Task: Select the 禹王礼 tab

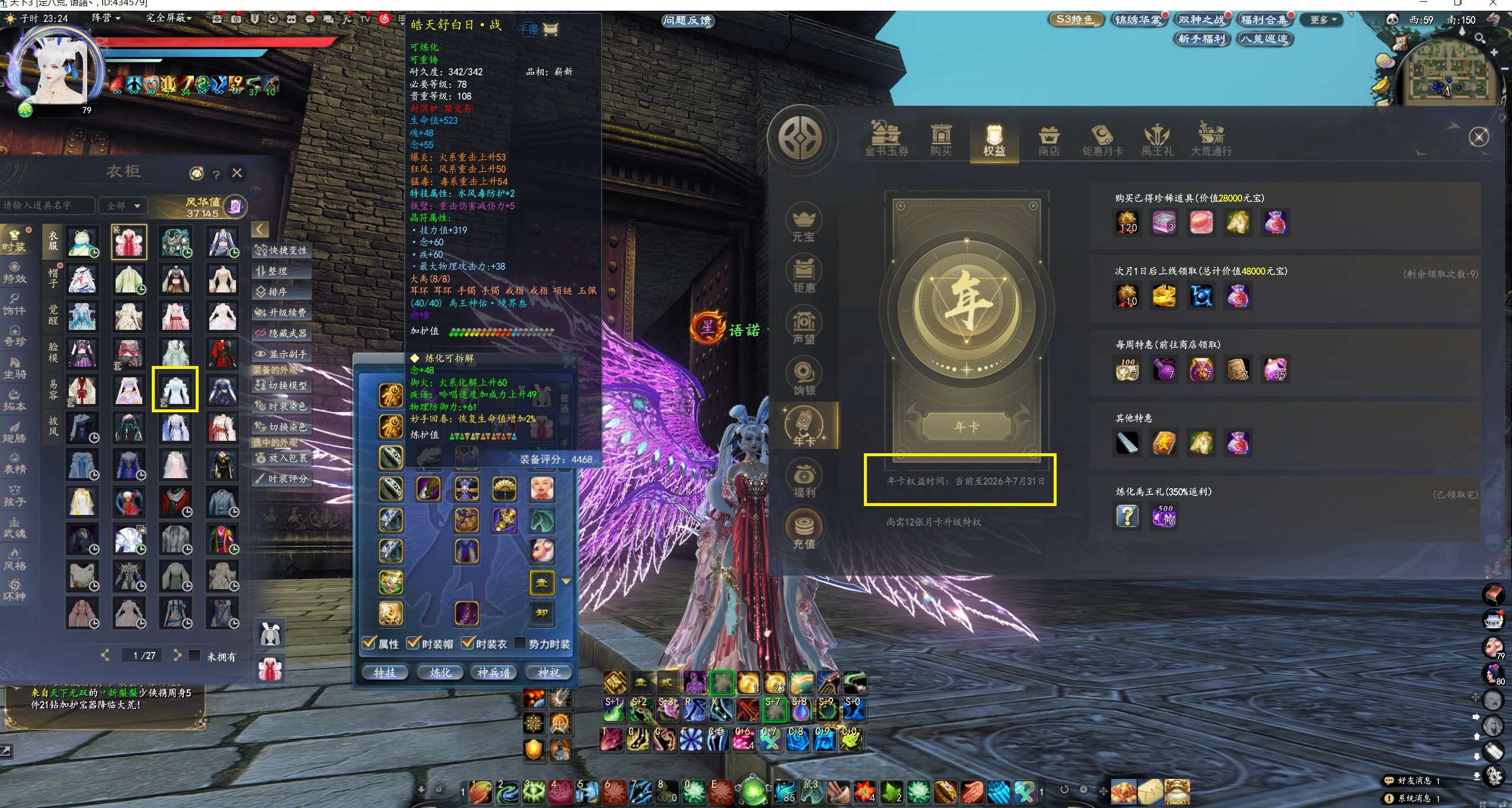Action: (x=1157, y=141)
